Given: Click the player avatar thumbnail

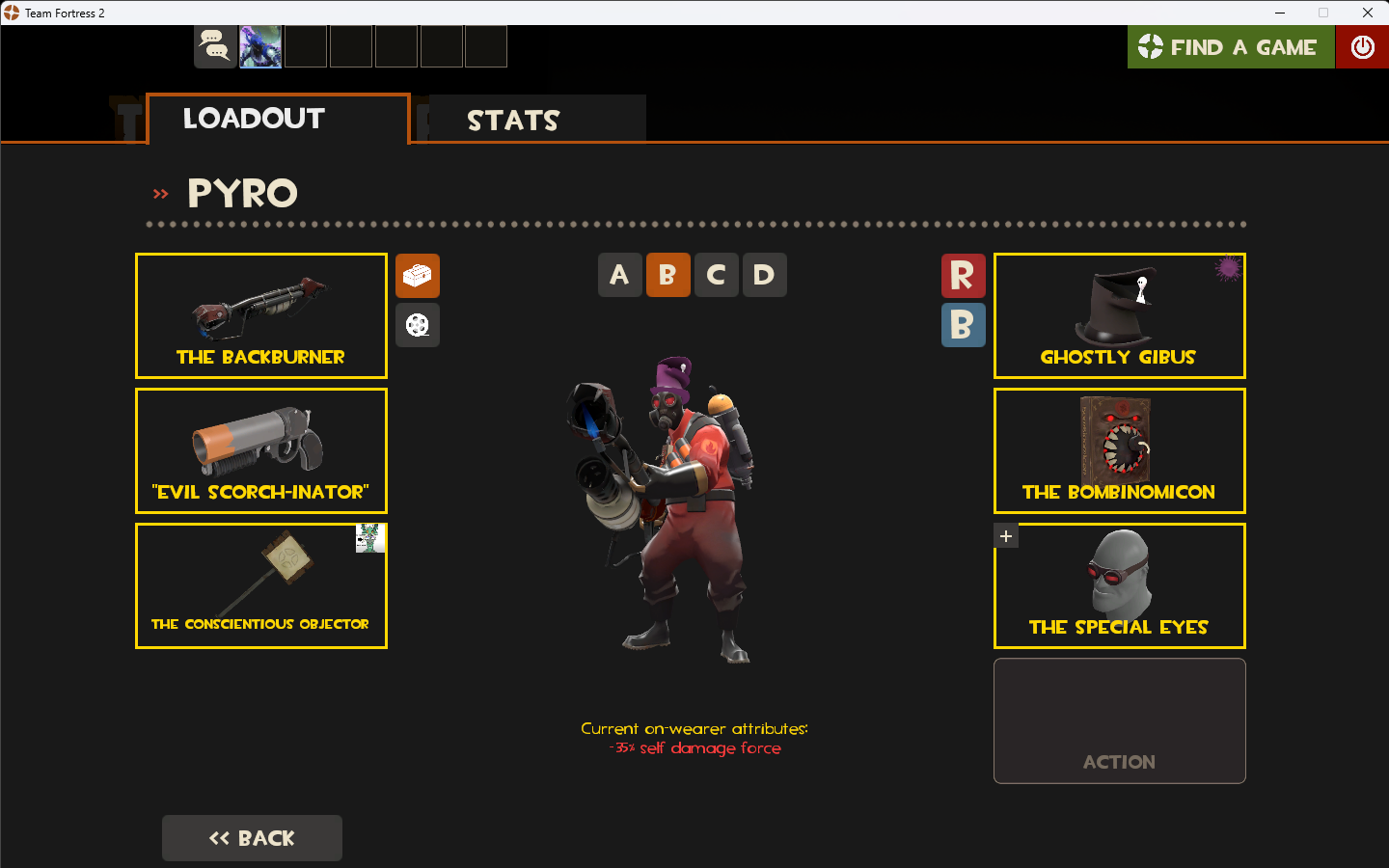Looking at the screenshot, I should (x=260, y=45).
